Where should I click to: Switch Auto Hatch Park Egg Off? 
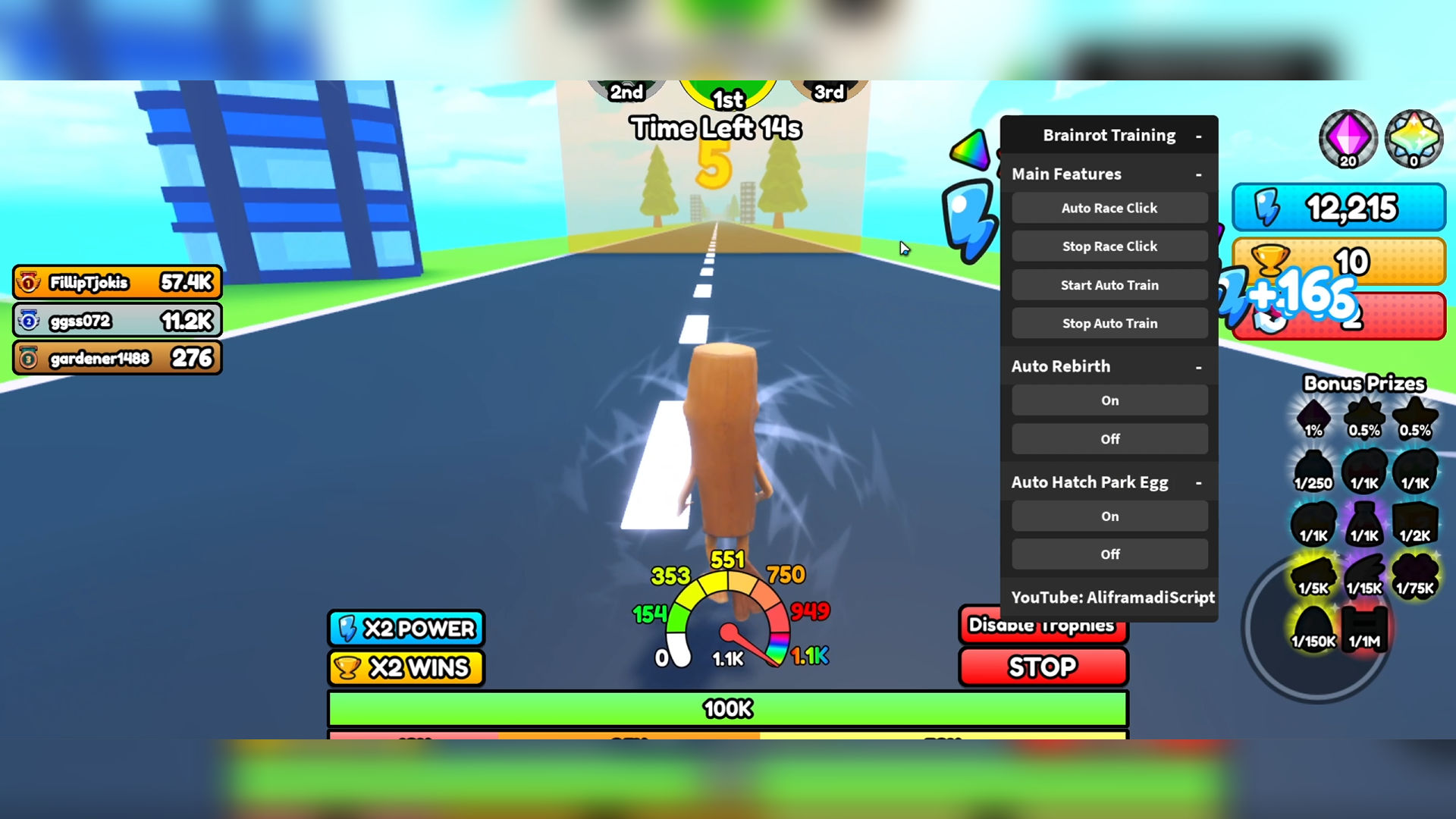click(x=1109, y=554)
